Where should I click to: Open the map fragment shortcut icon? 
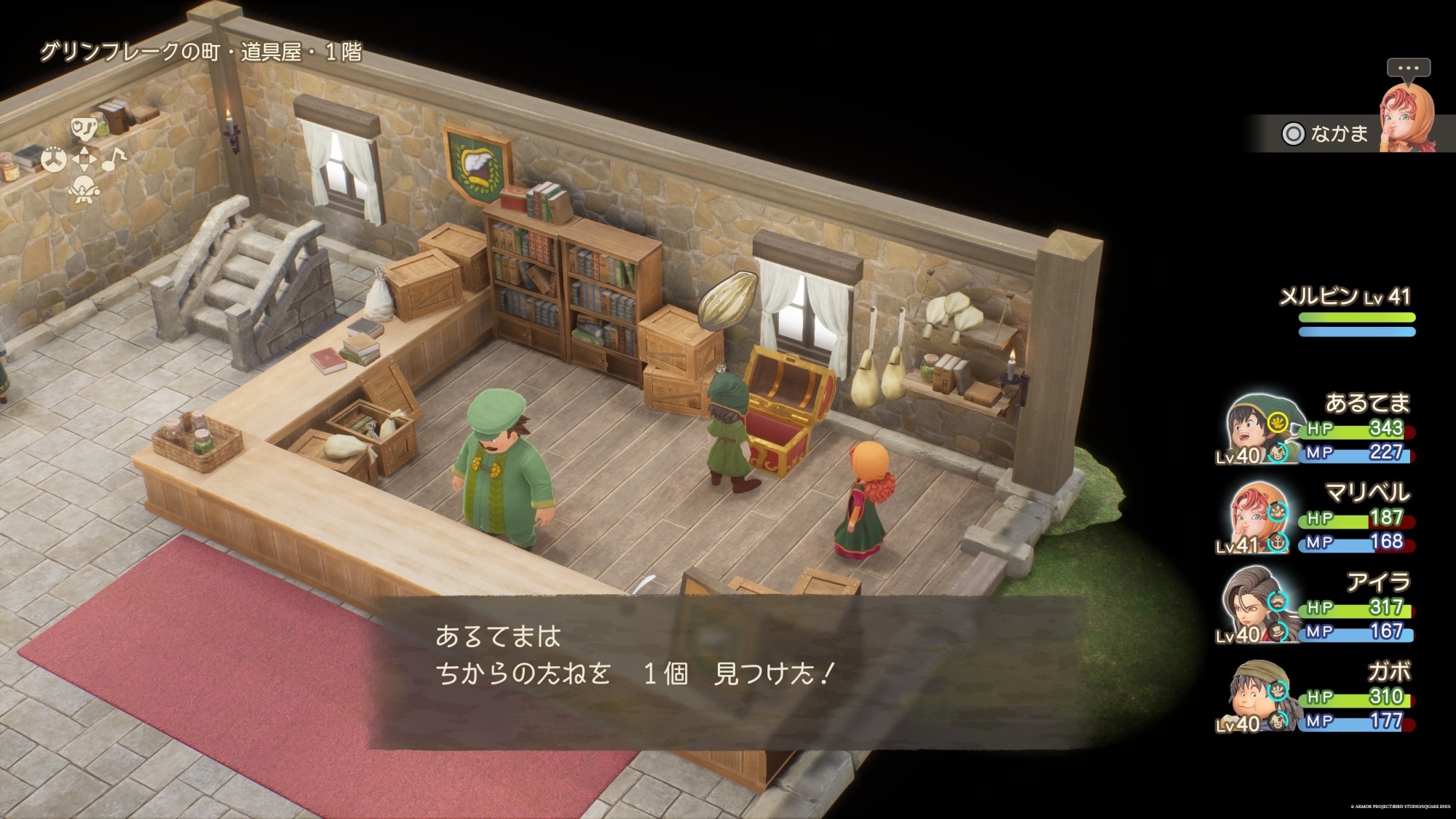pyautogui.click(x=82, y=129)
